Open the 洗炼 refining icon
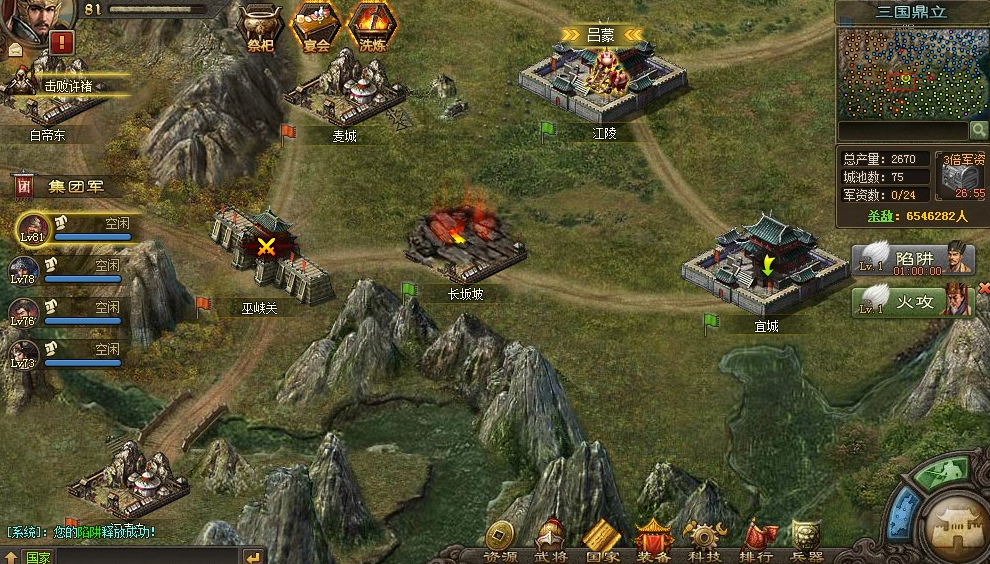Screen dimensions: 990x564 (371, 25)
